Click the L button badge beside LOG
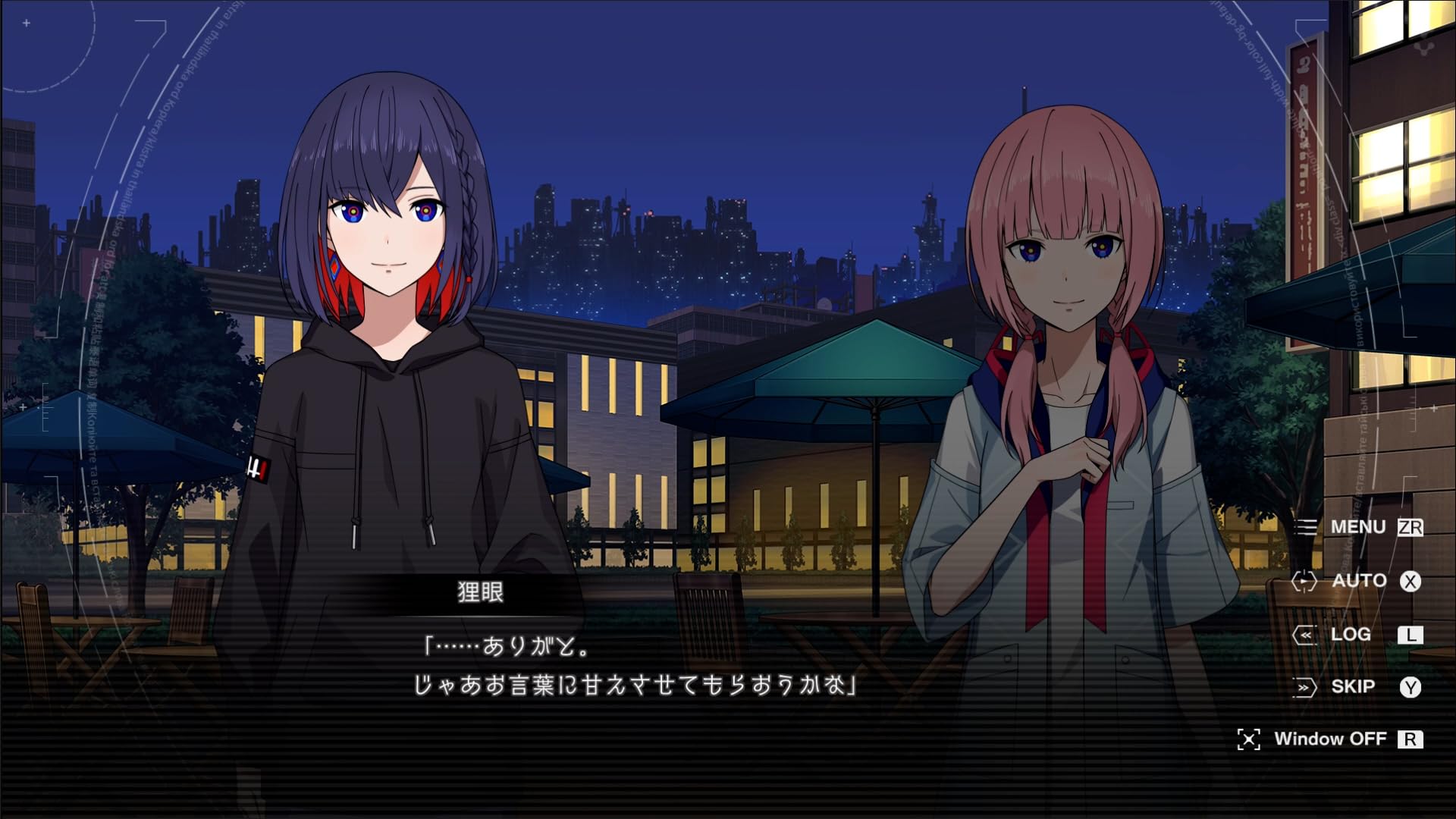Screen dimensions: 1456x819 [1412, 635]
